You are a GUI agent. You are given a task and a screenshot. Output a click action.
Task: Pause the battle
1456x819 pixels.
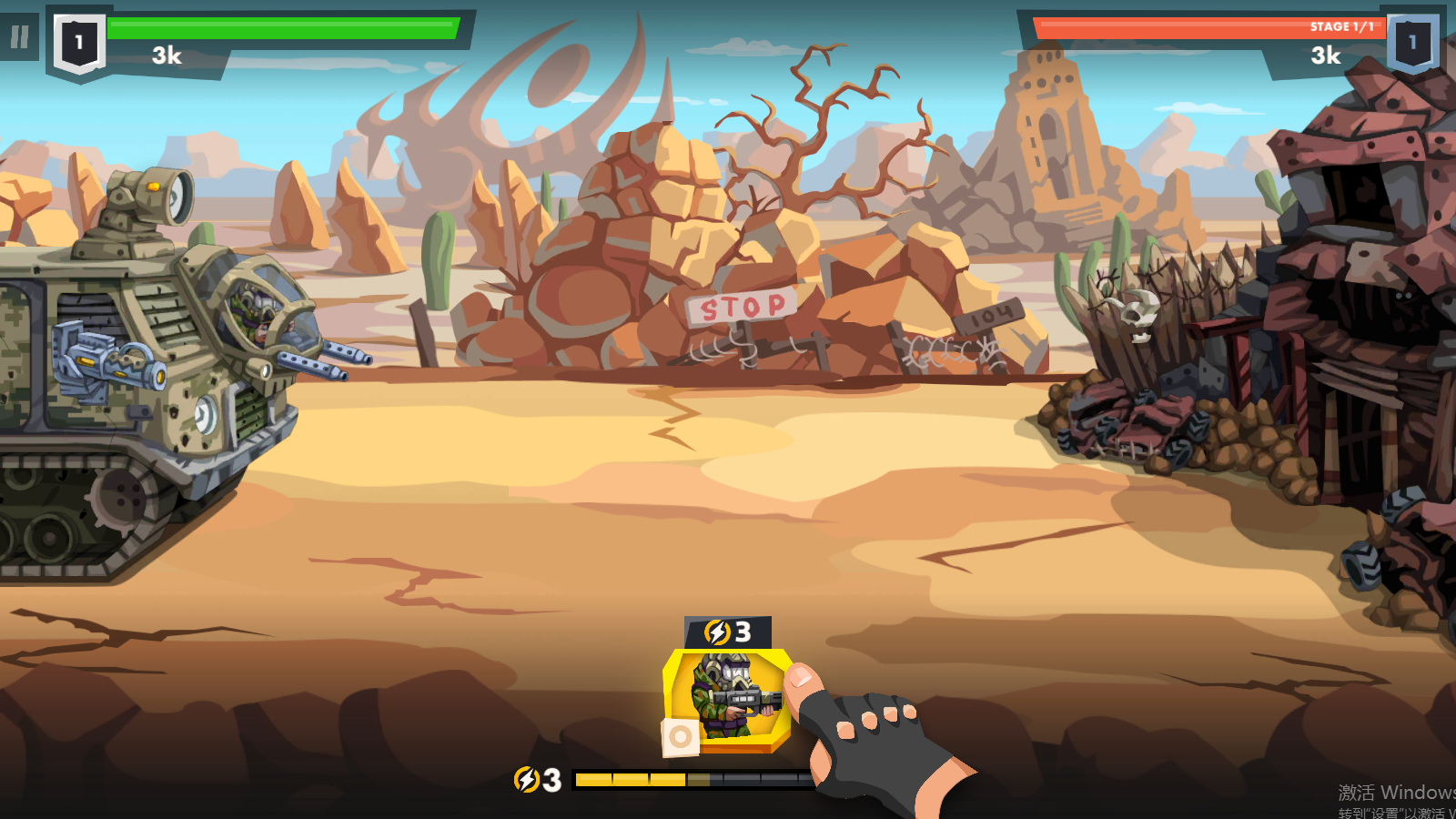[19, 37]
